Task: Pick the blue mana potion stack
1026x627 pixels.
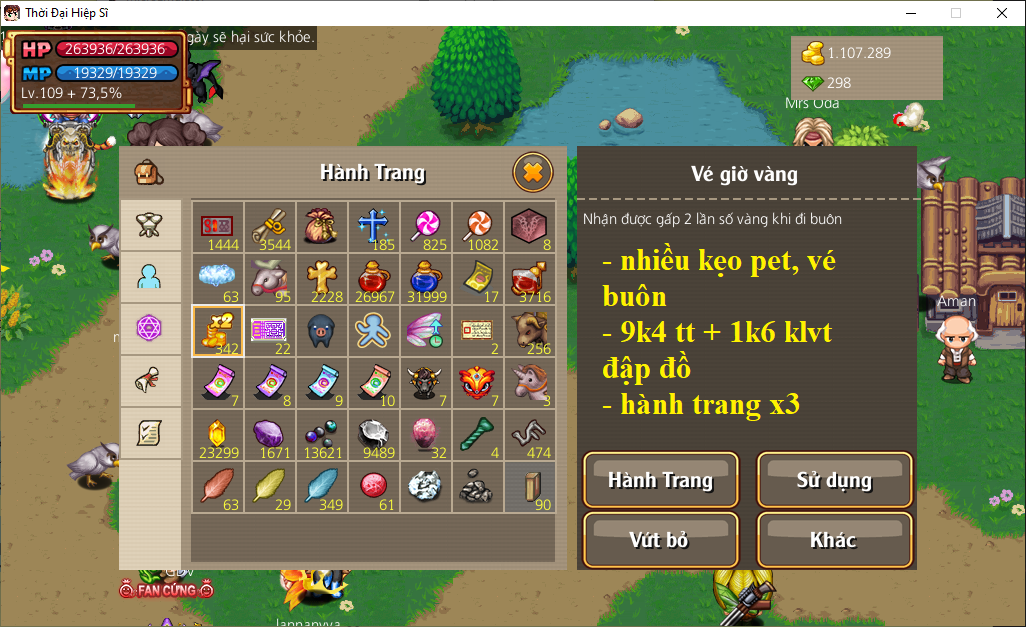Action: tap(425, 278)
